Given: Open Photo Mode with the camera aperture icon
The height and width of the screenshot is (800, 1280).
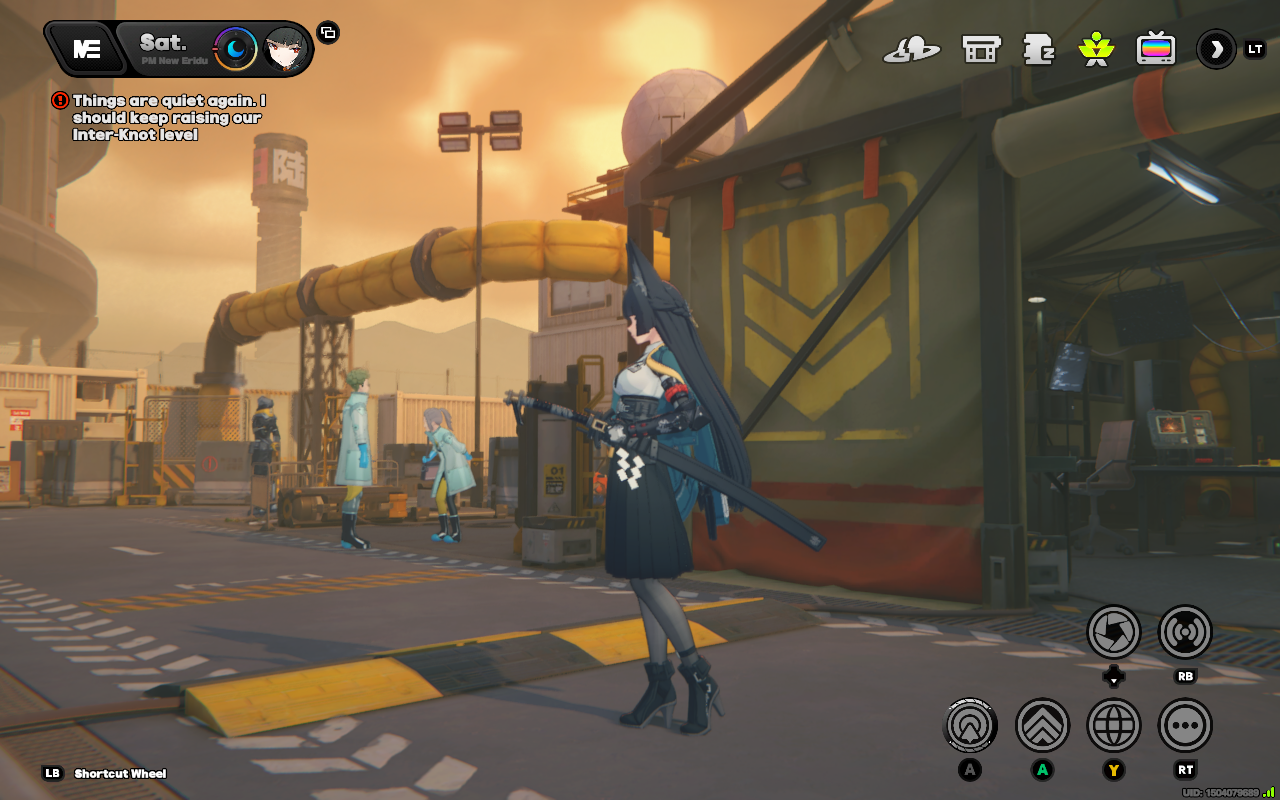Looking at the screenshot, I should [1114, 632].
